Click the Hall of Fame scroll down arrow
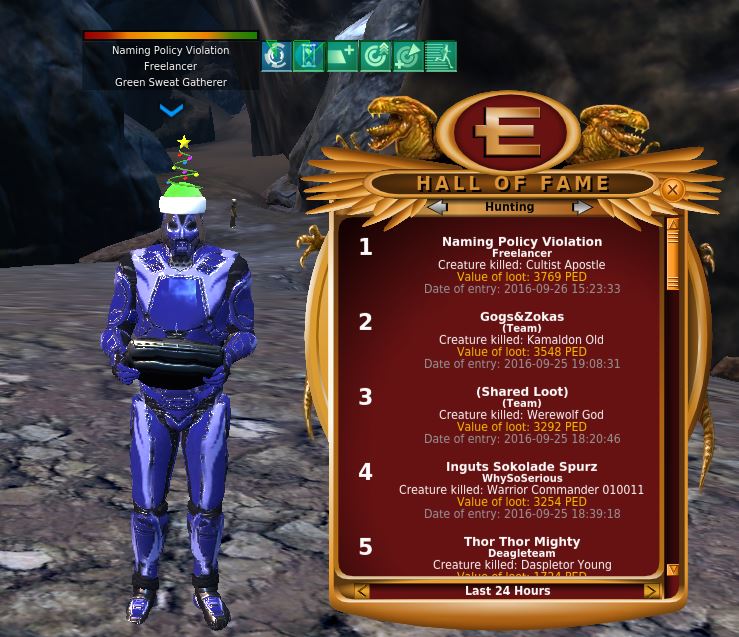This screenshot has height=637, width=739. (x=672, y=570)
